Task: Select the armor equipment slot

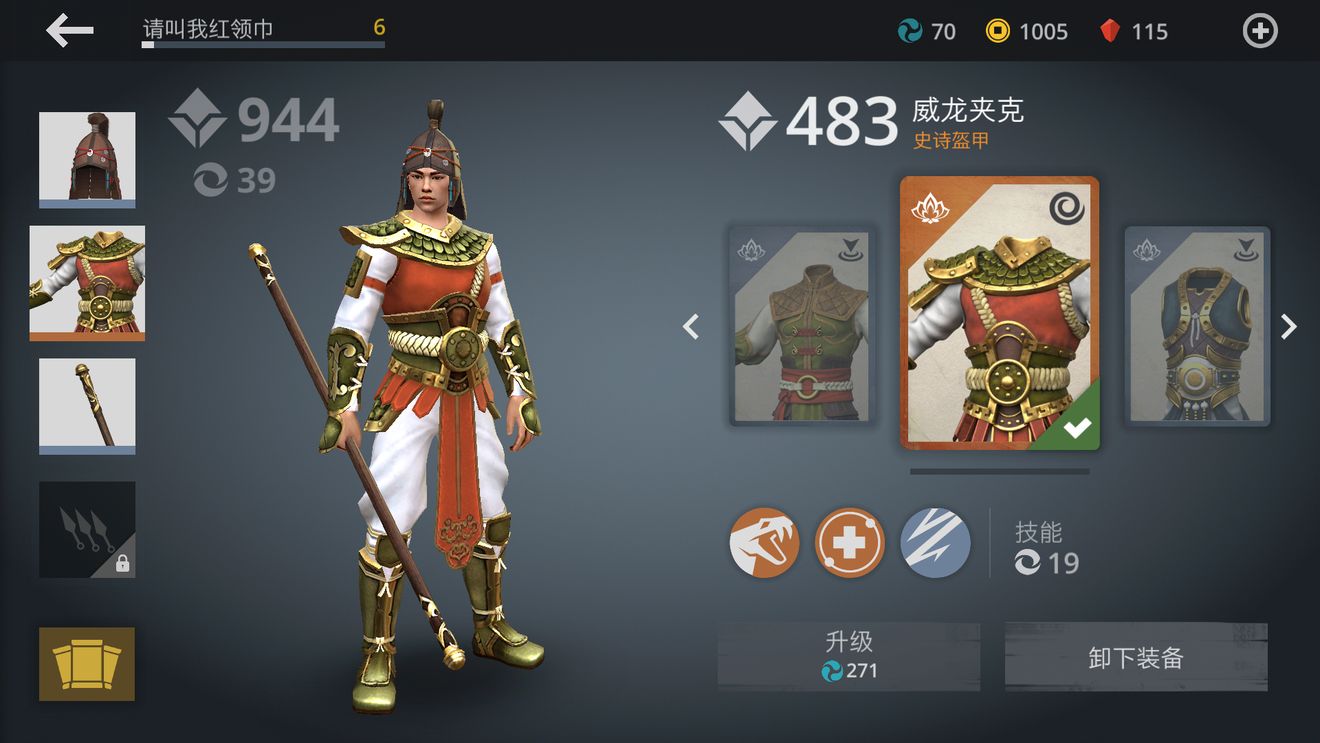Action: click(x=87, y=282)
